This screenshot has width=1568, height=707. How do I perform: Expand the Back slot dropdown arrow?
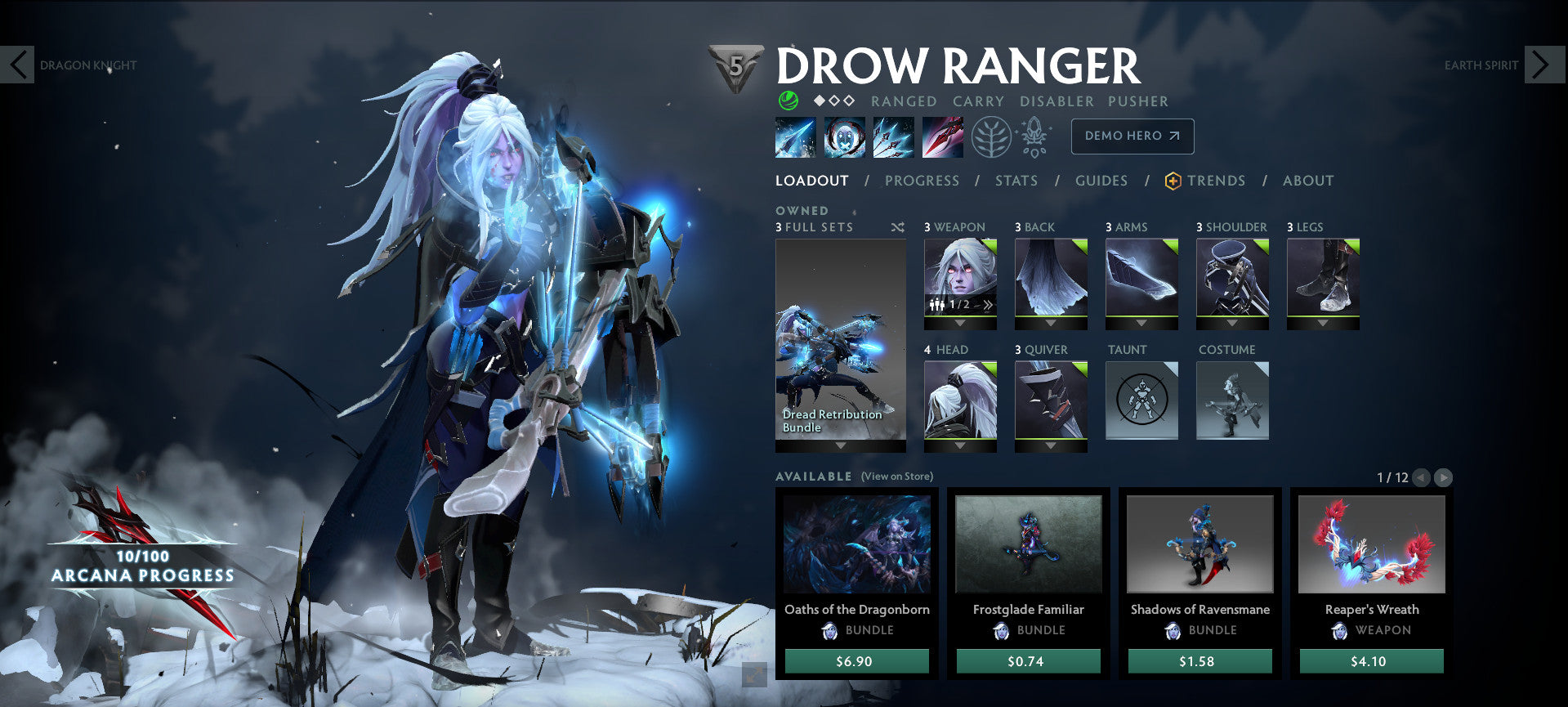point(1050,322)
